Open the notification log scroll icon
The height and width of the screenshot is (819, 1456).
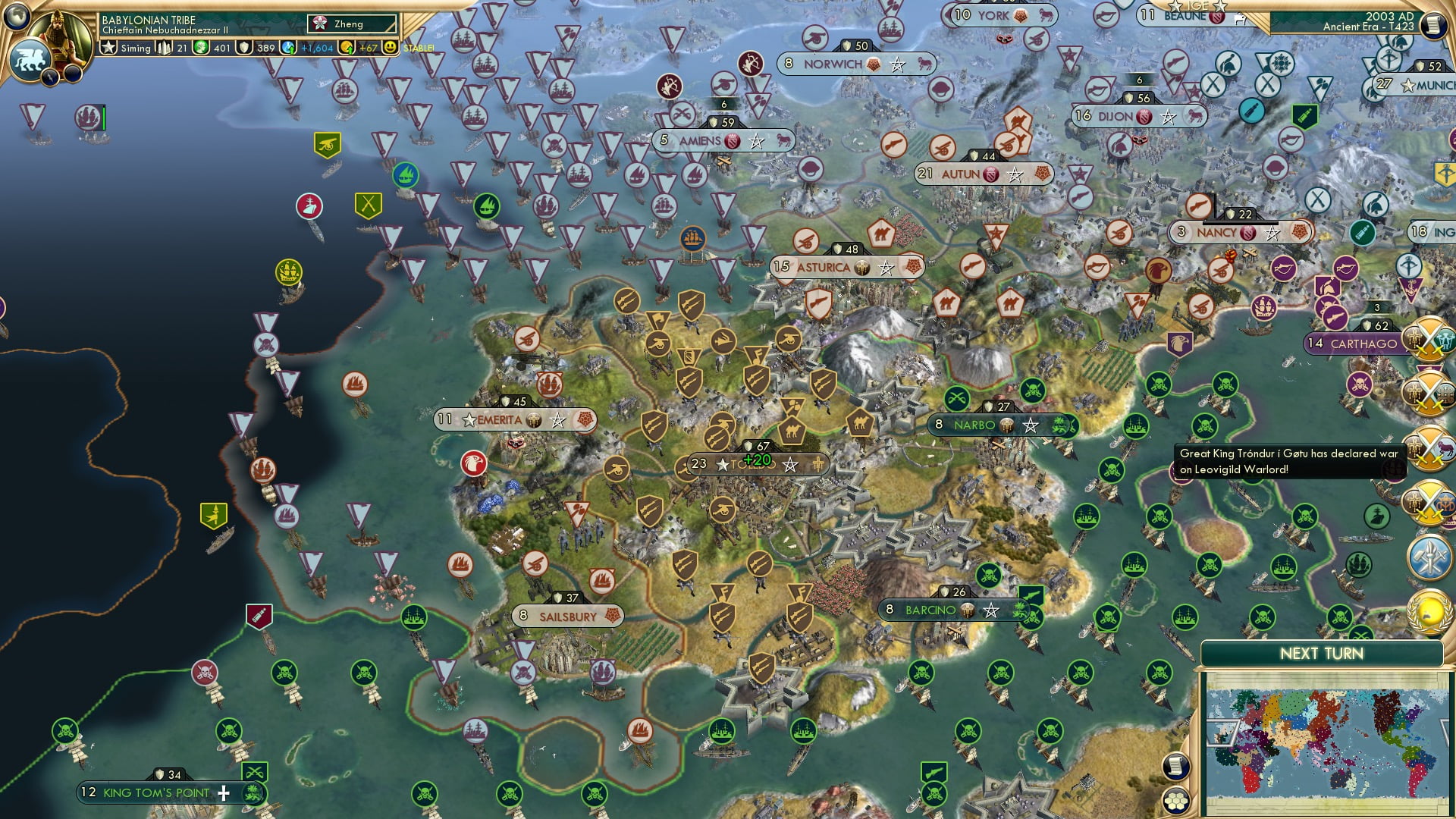[1176, 767]
